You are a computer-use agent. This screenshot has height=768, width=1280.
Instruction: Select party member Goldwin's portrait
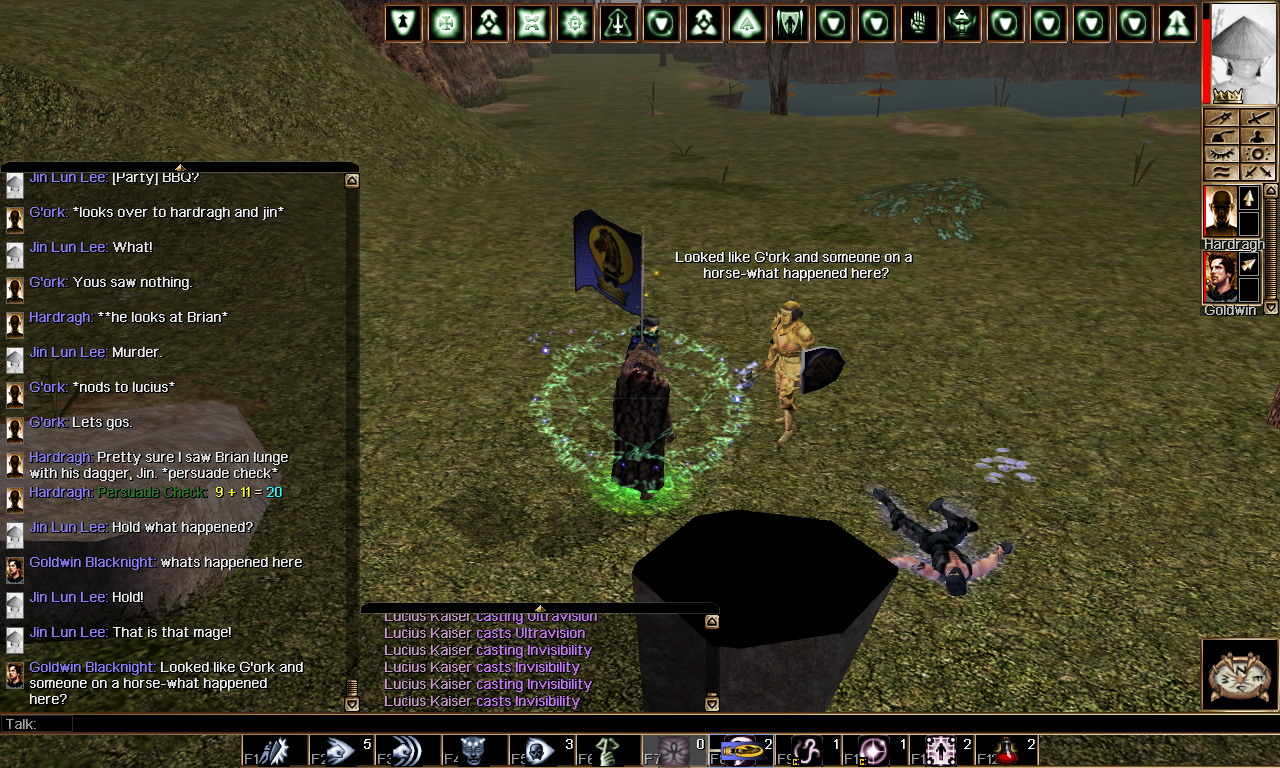point(1220,277)
